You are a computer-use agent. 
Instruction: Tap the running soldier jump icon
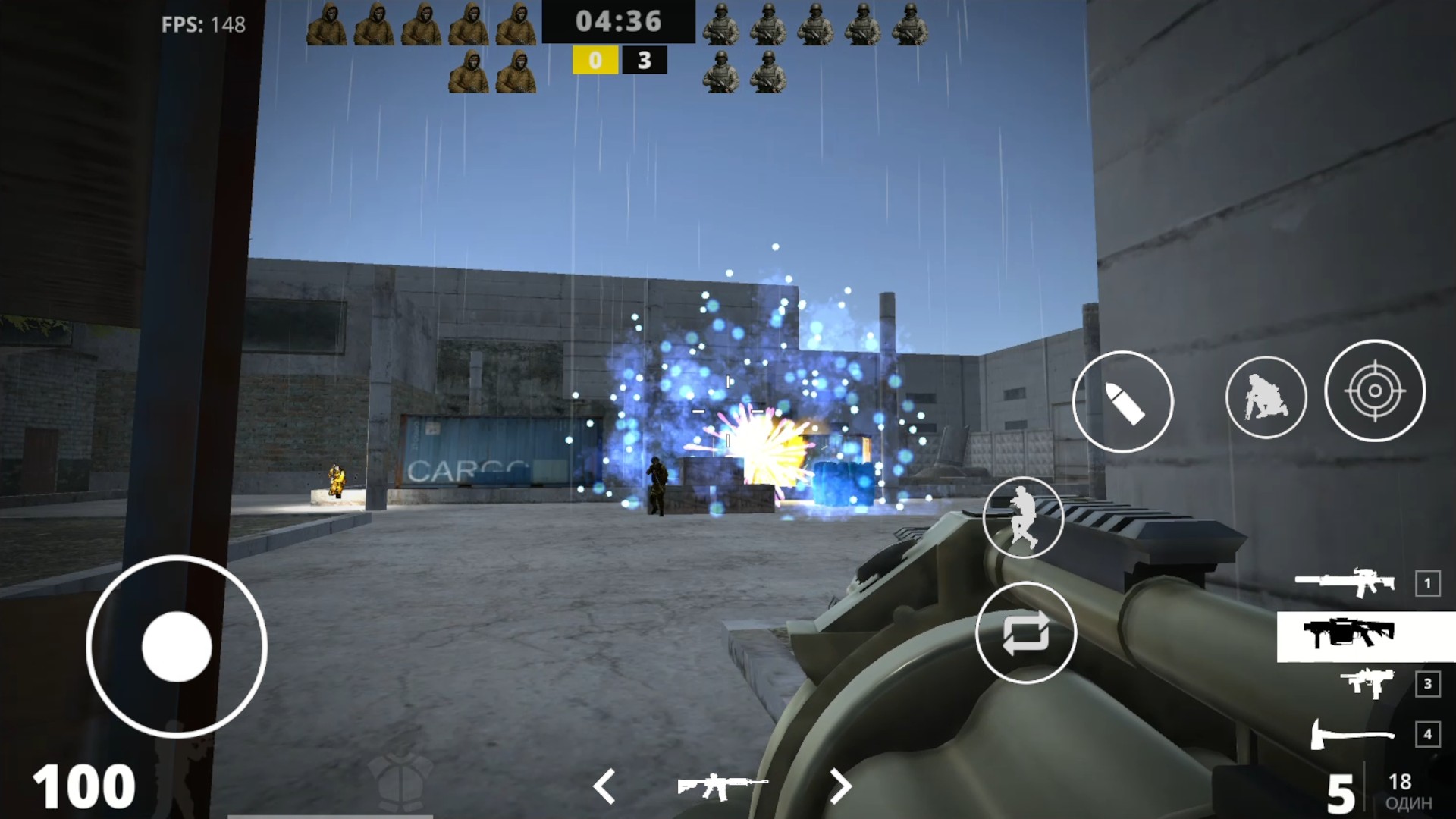[1024, 517]
